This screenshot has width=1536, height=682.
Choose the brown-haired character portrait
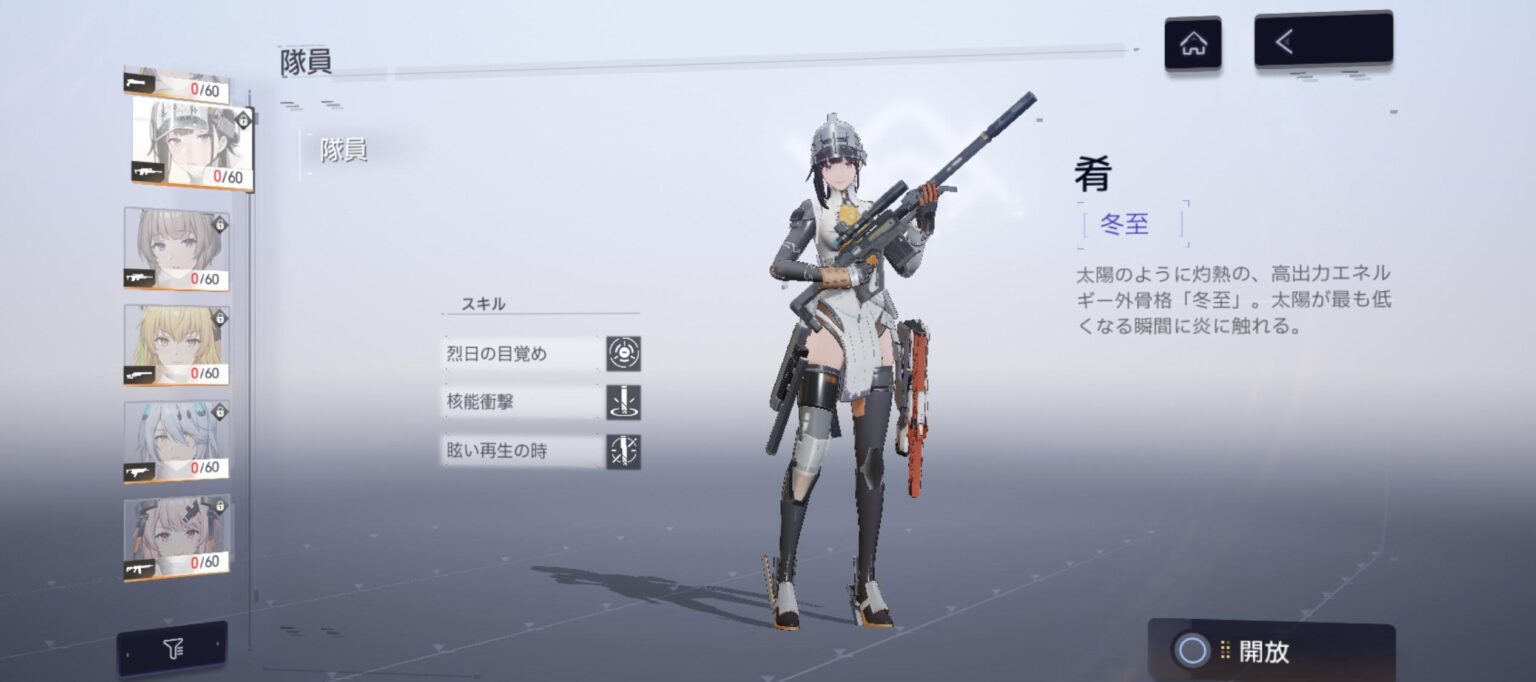click(177, 248)
